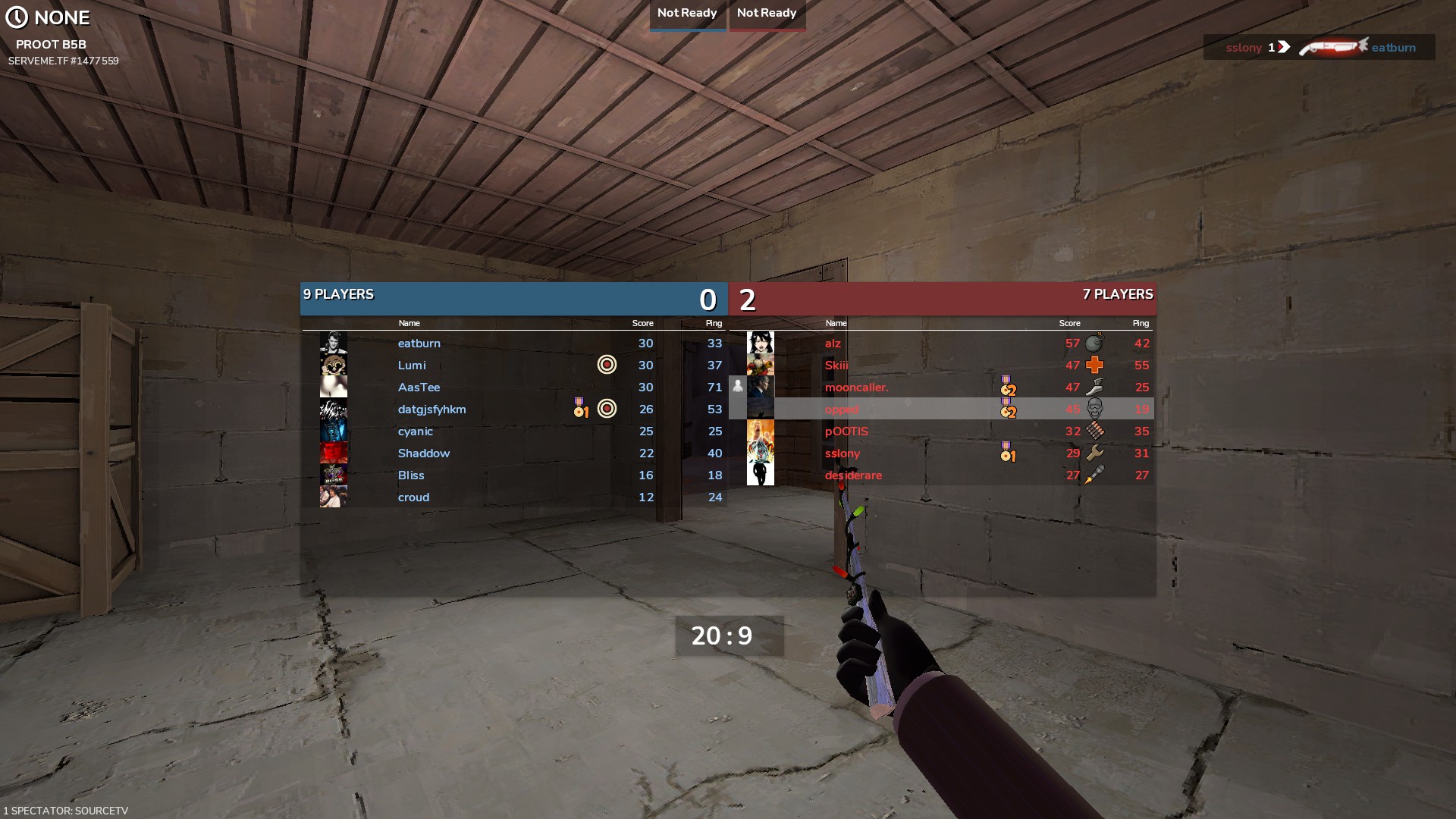
Task: Click the RED team Not Ready status
Action: (x=767, y=14)
